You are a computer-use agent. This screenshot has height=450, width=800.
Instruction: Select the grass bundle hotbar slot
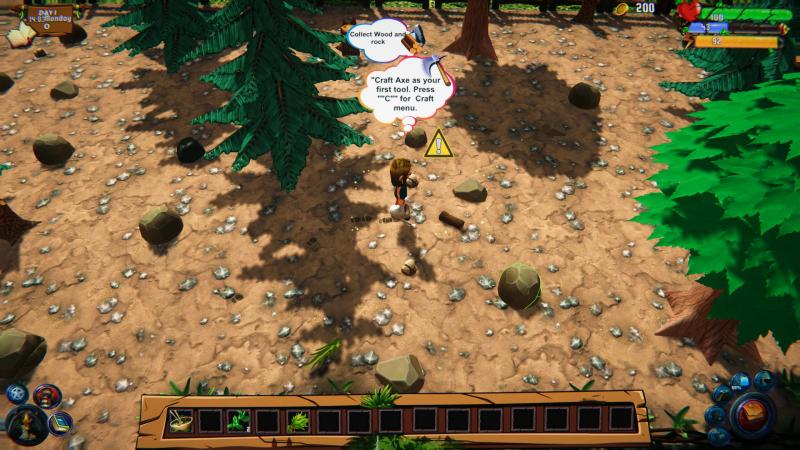pyautogui.click(x=298, y=420)
